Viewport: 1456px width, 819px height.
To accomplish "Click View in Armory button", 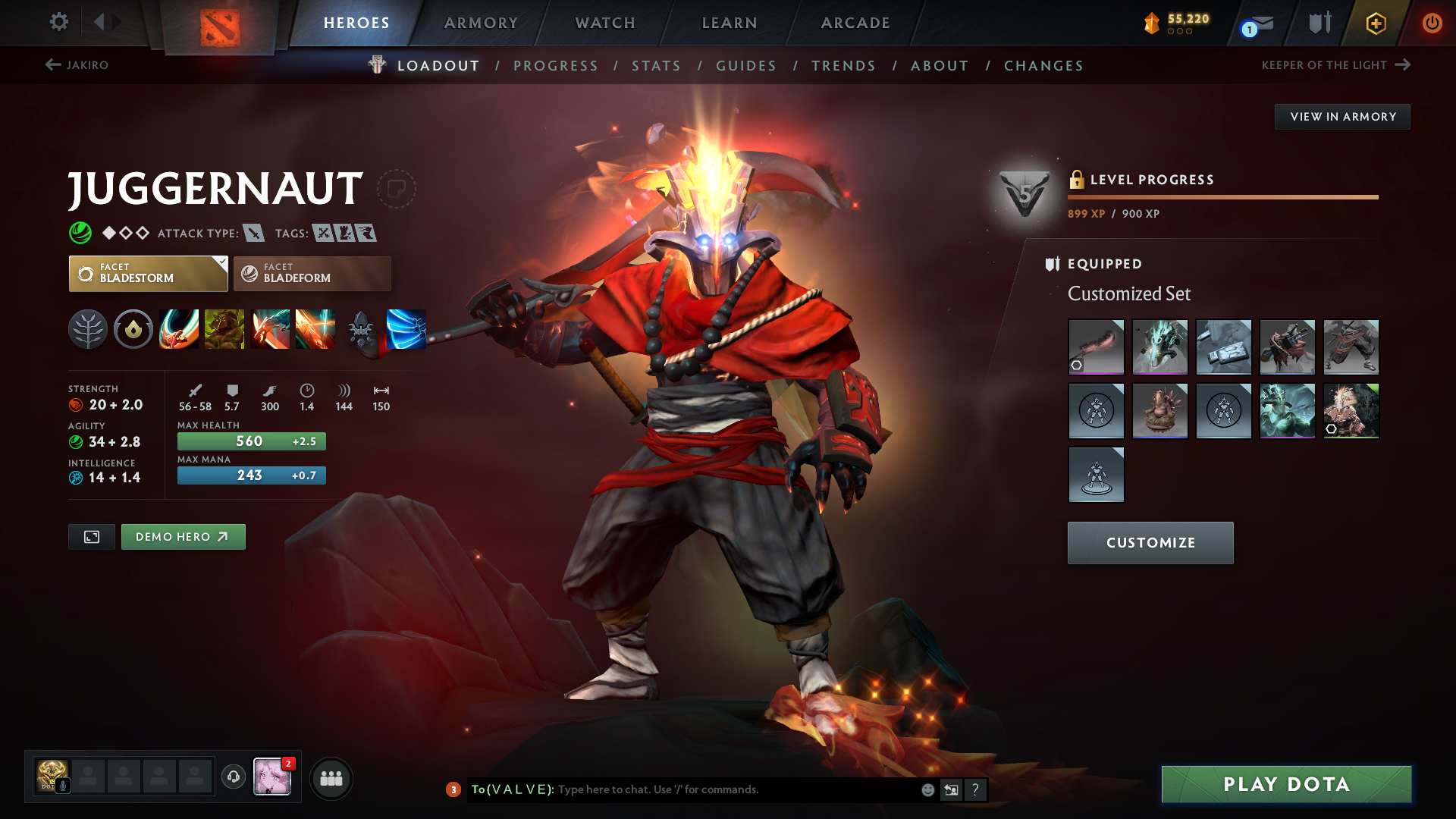I will 1342,117.
